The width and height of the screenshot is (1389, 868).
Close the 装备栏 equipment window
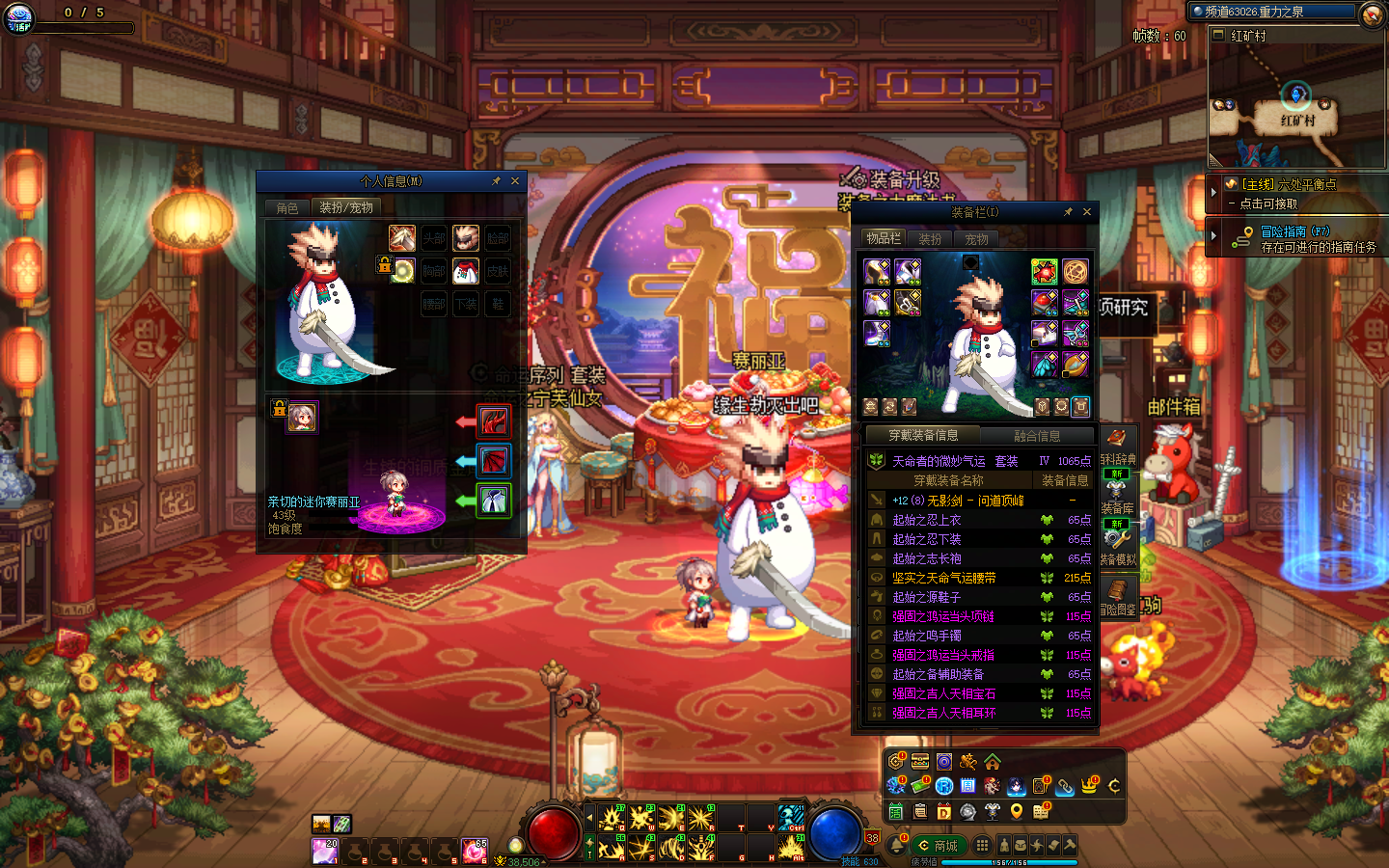pos(1087,212)
